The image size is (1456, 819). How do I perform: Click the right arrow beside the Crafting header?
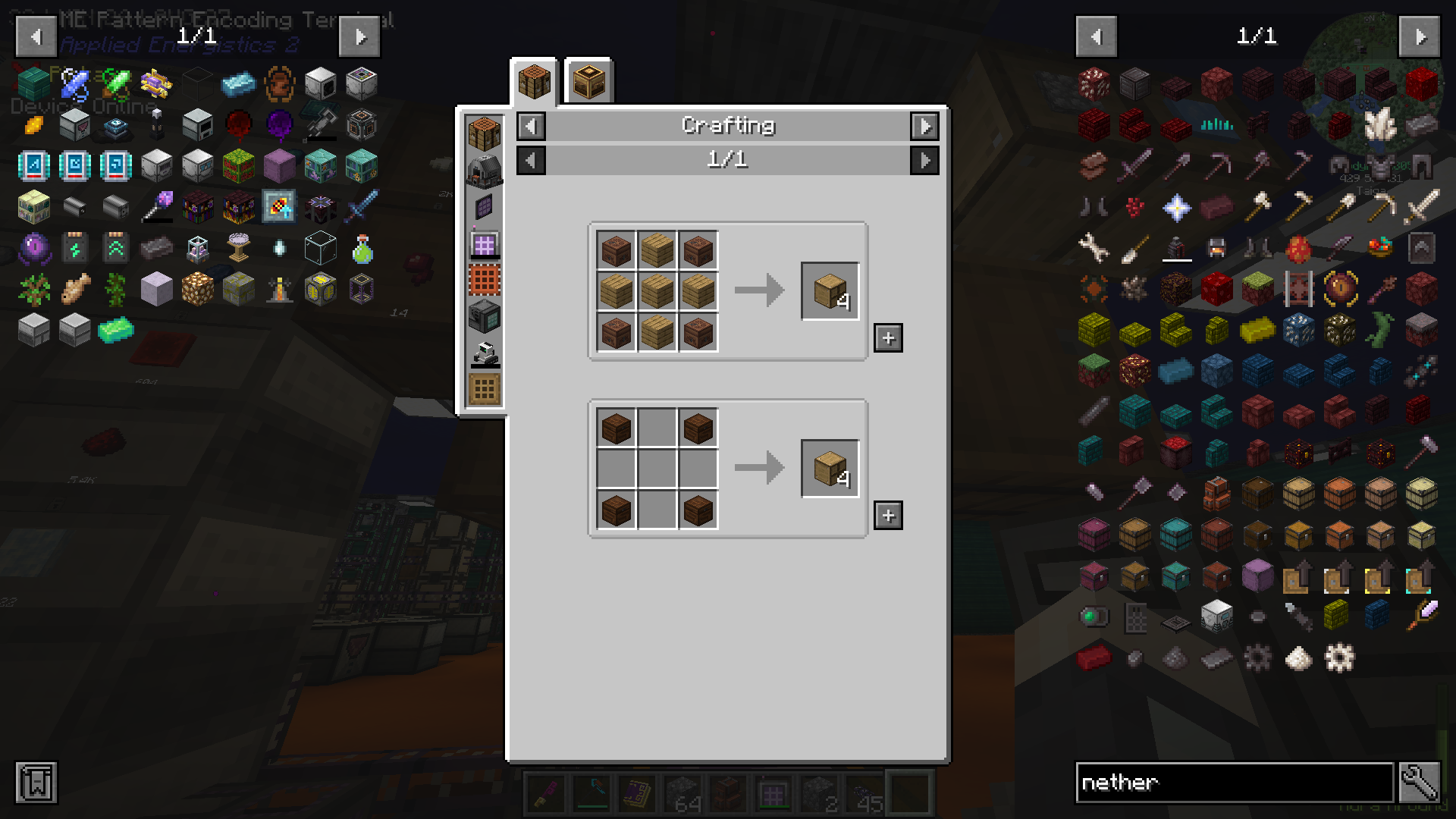[924, 126]
